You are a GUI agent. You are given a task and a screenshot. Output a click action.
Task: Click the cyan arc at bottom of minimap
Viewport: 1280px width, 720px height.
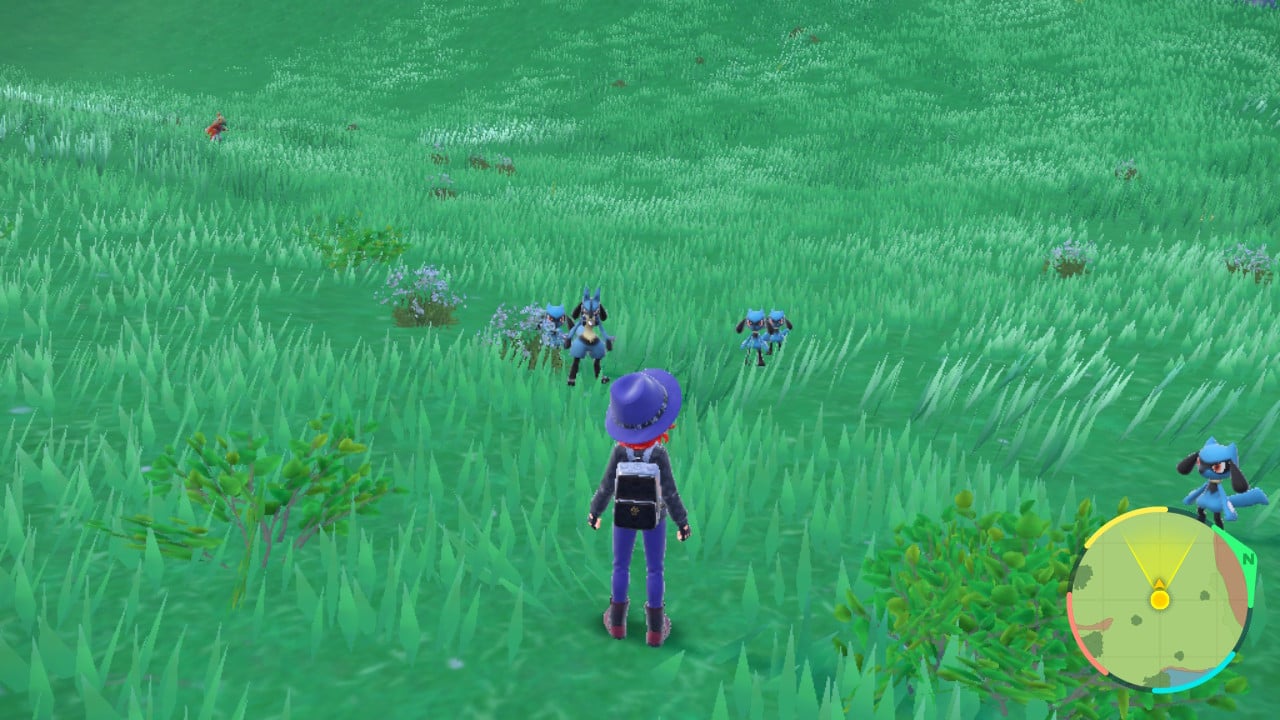1190,685
